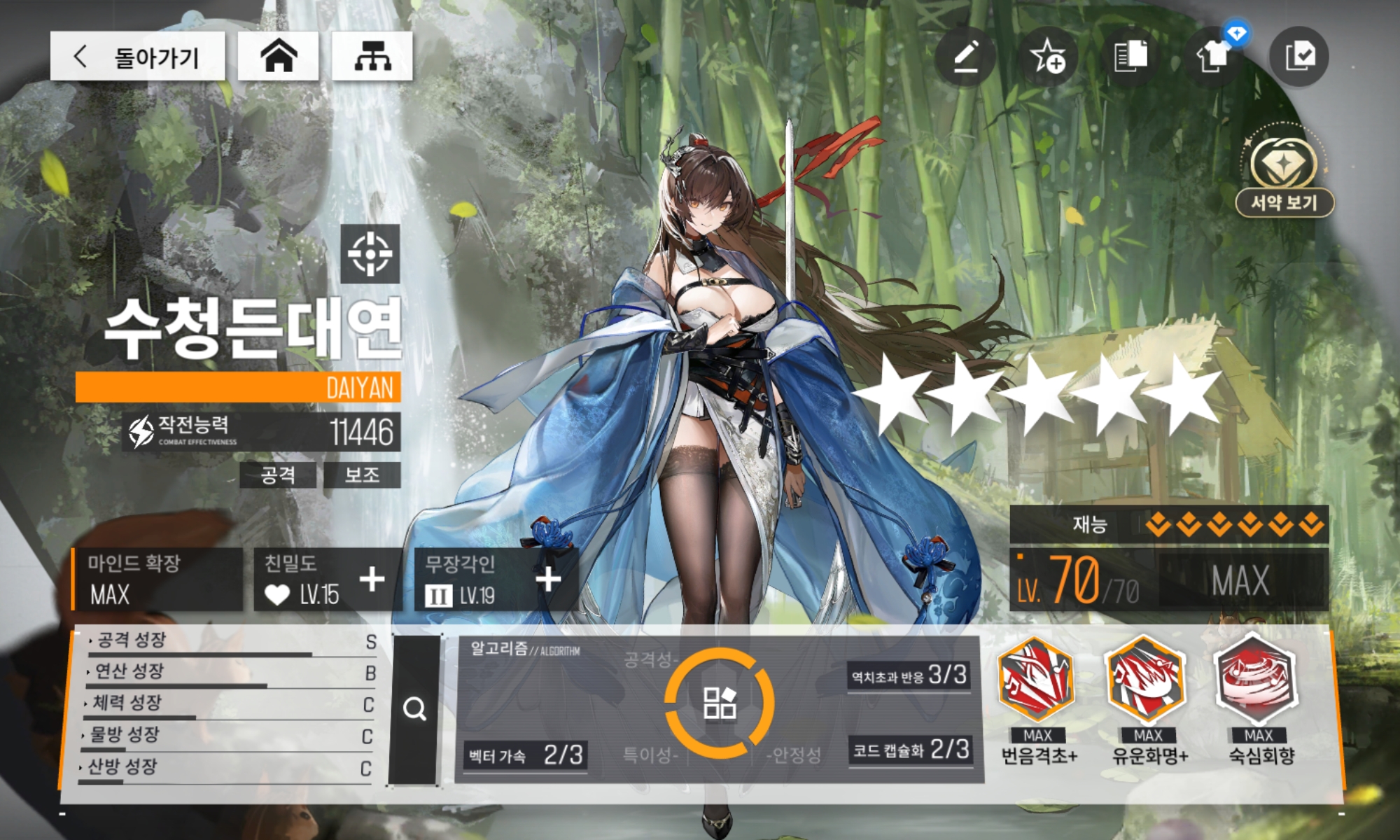This screenshot has width=1400, height=840.
Task: Open the hierarchy tree menu icon
Action: click(x=372, y=56)
